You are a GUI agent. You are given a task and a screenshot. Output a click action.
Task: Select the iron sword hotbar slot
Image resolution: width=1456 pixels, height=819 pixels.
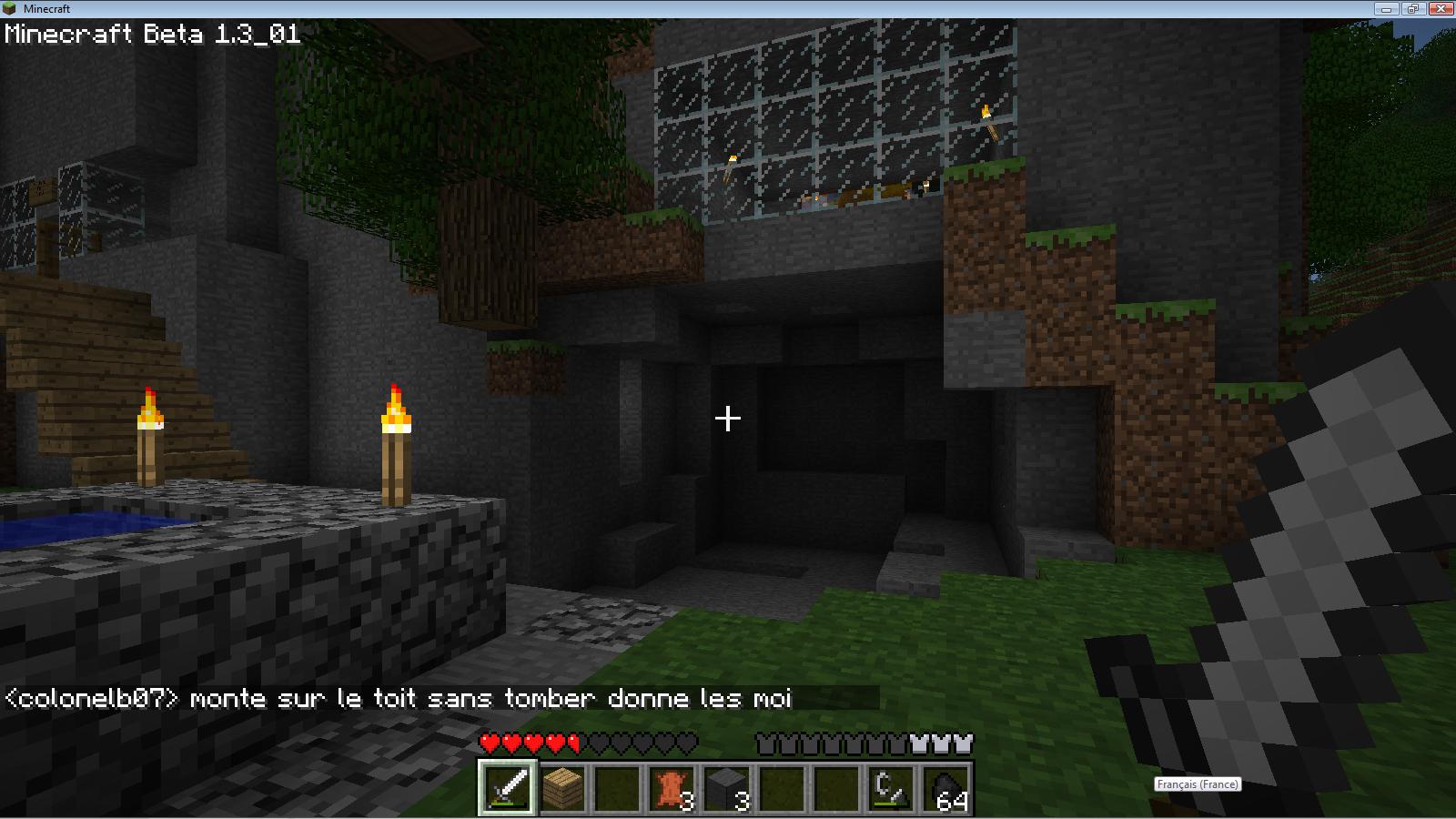click(x=508, y=787)
